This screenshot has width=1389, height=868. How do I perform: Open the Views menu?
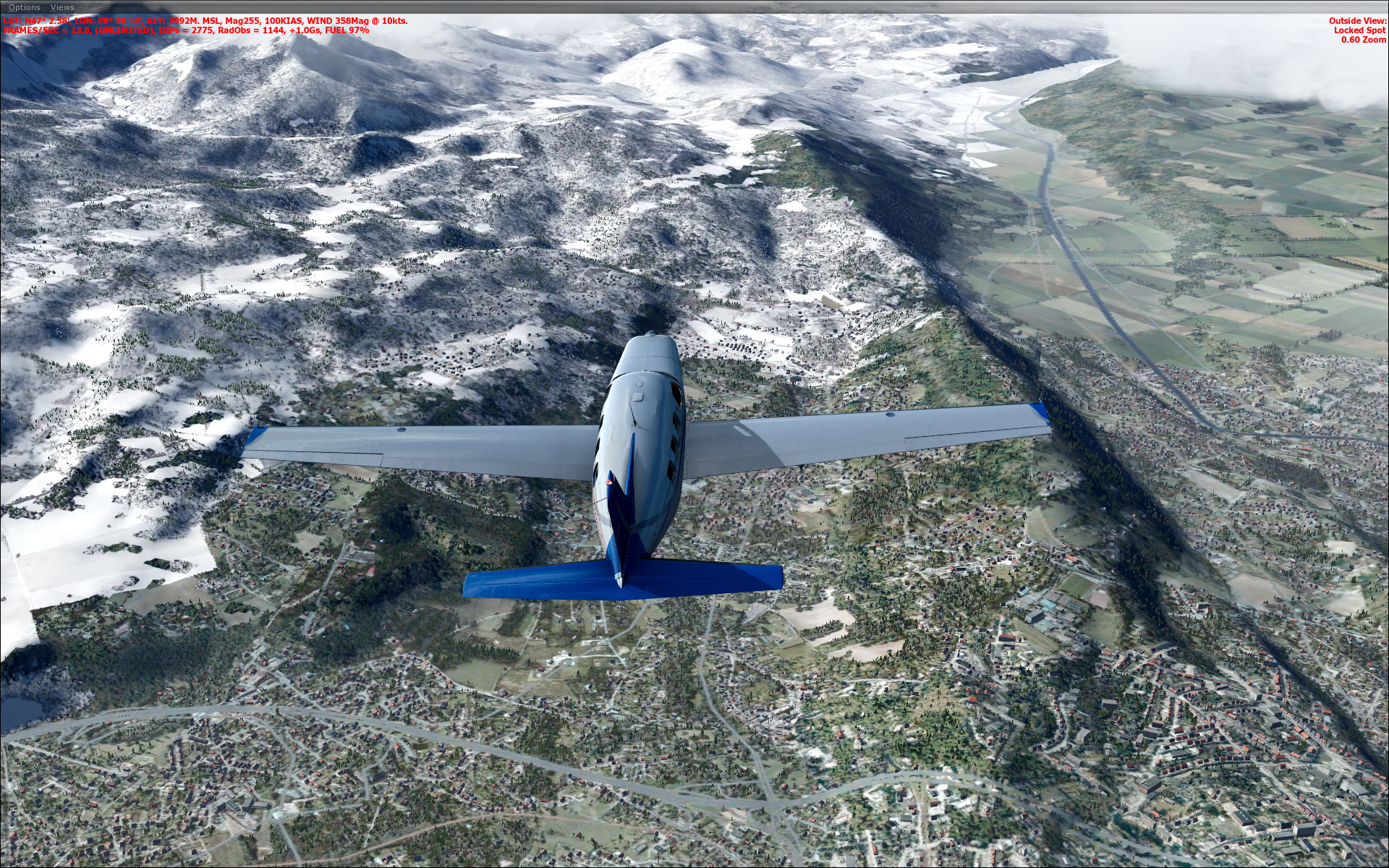coord(63,7)
